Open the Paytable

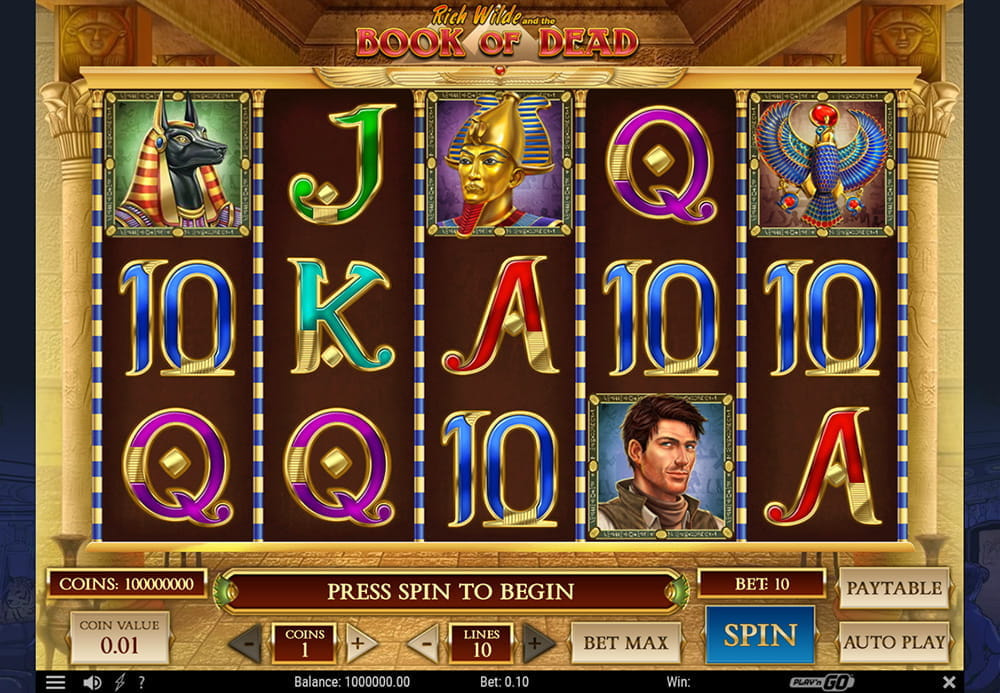pos(894,588)
